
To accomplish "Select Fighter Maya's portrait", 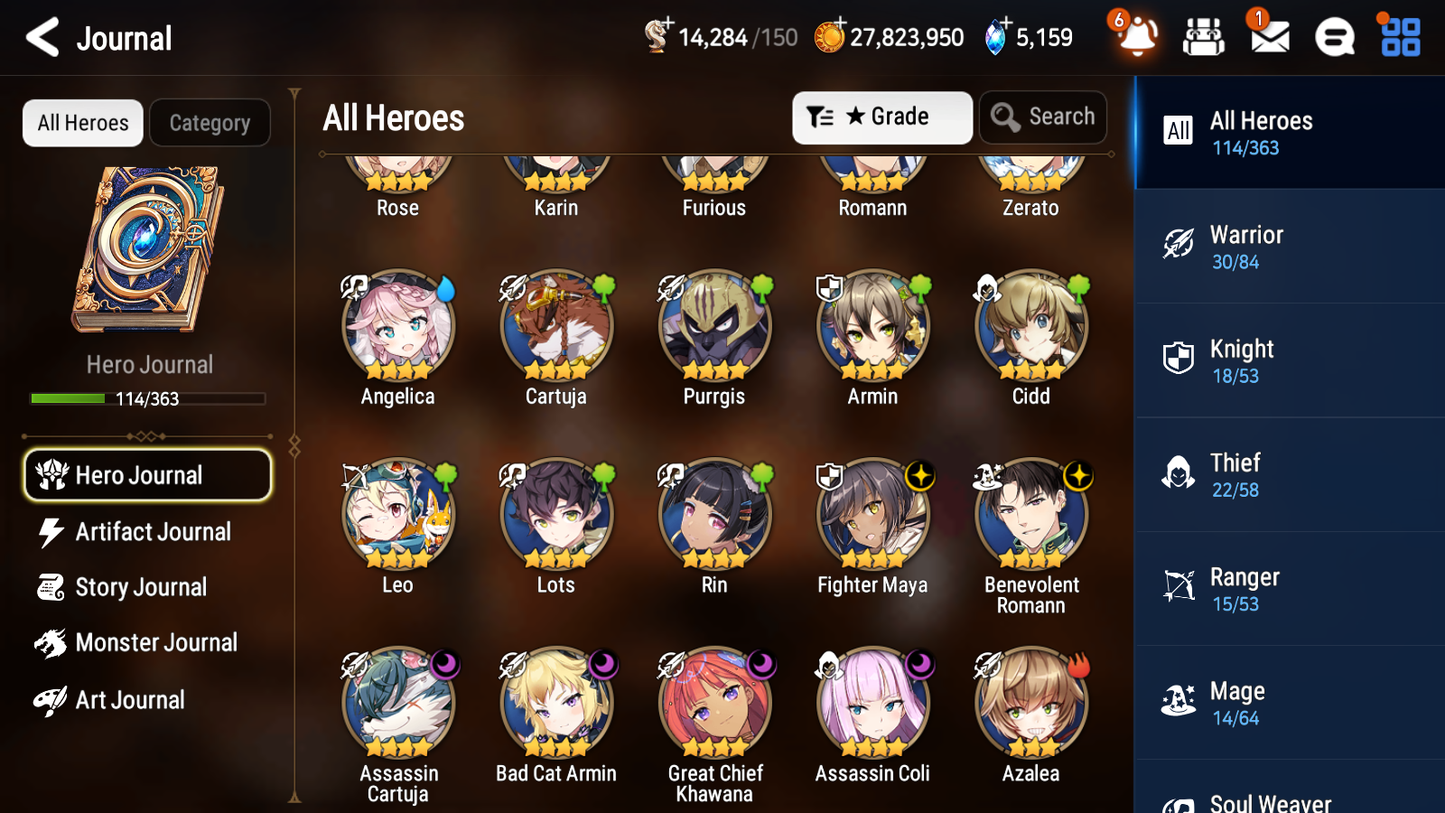I will click(x=872, y=514).
